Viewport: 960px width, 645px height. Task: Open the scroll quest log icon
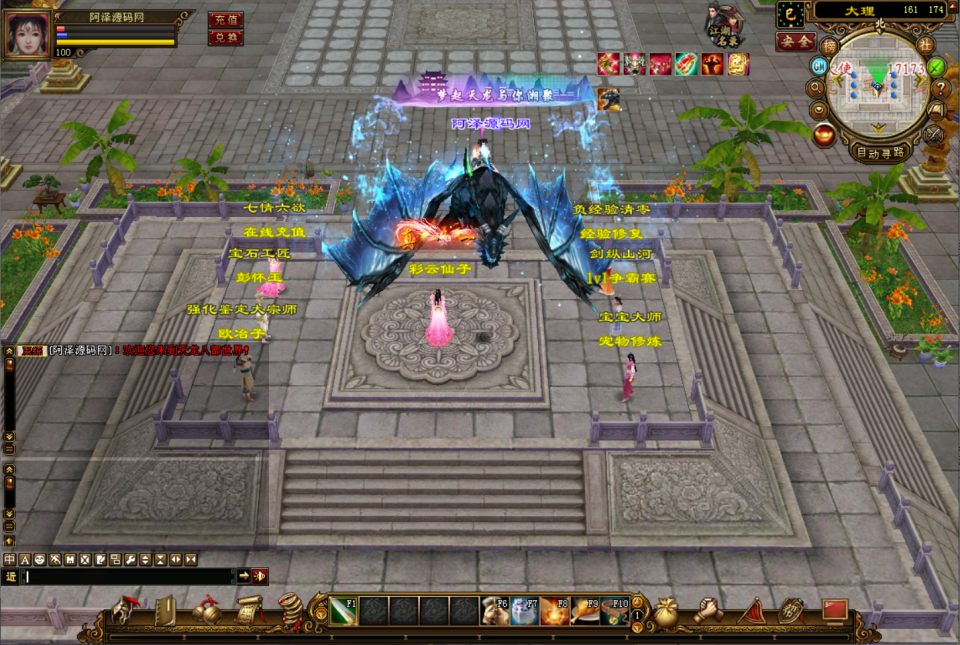point(249,608)
